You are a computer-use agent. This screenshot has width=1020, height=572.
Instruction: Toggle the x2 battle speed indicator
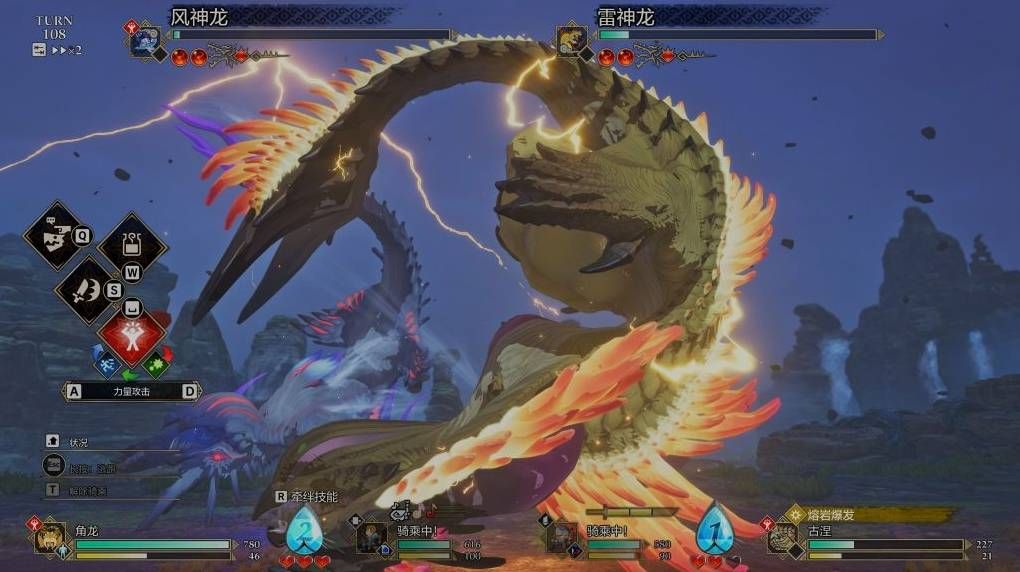pos(59,50)
